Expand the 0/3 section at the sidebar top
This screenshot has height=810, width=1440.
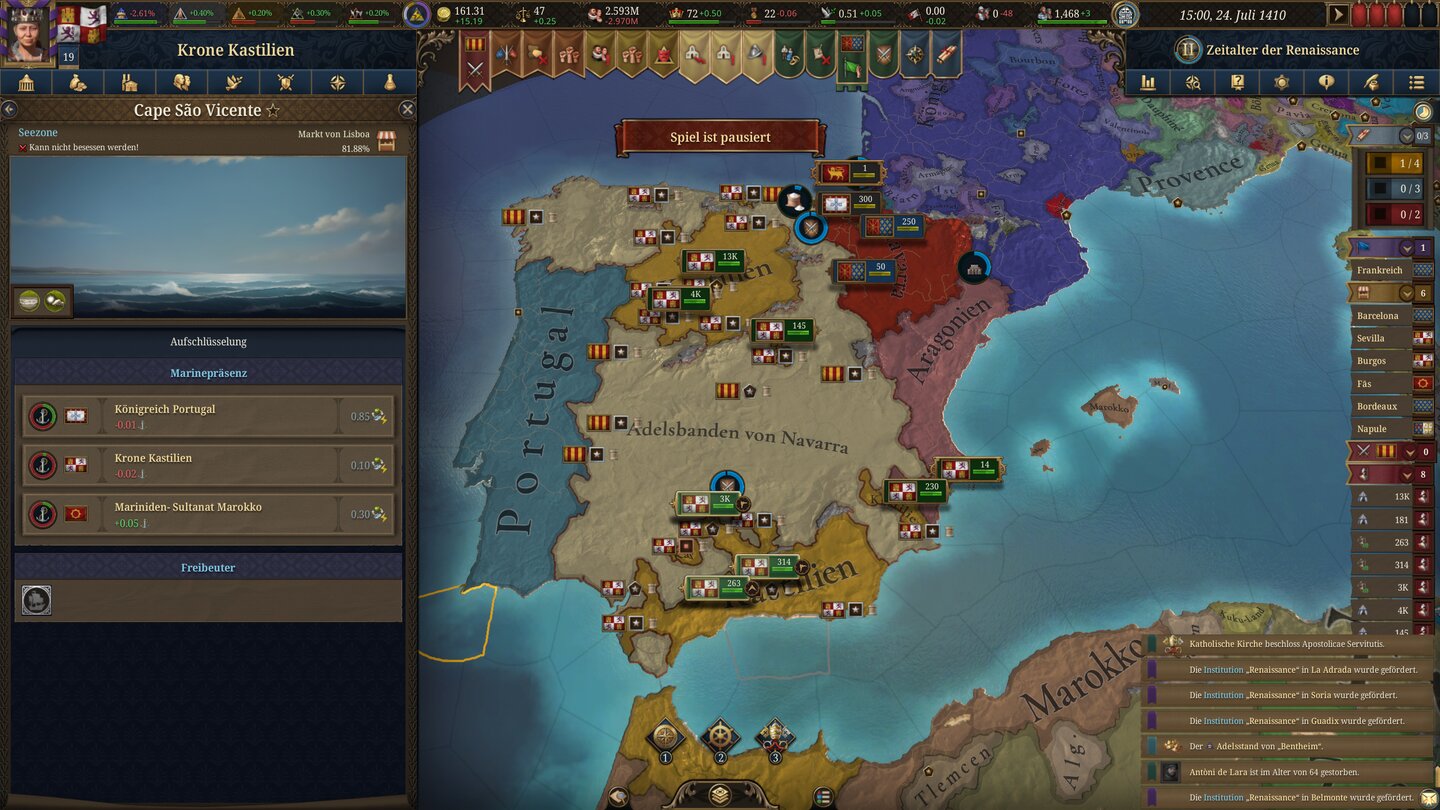1407,136
